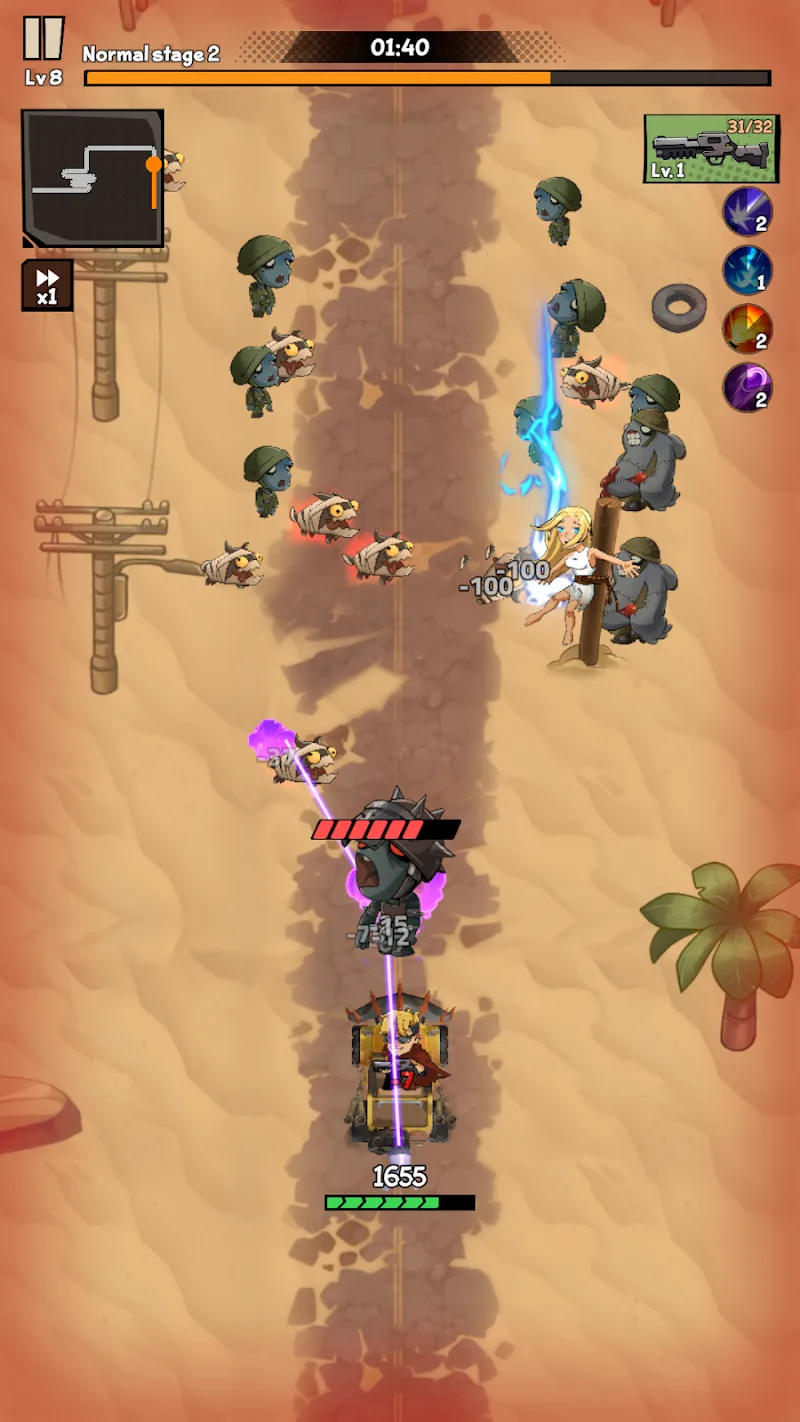Select the Lv.1 gun weapon panel
Image resolution: width=800 pixels, height=1422 pixels.
(x=711, y=148)
